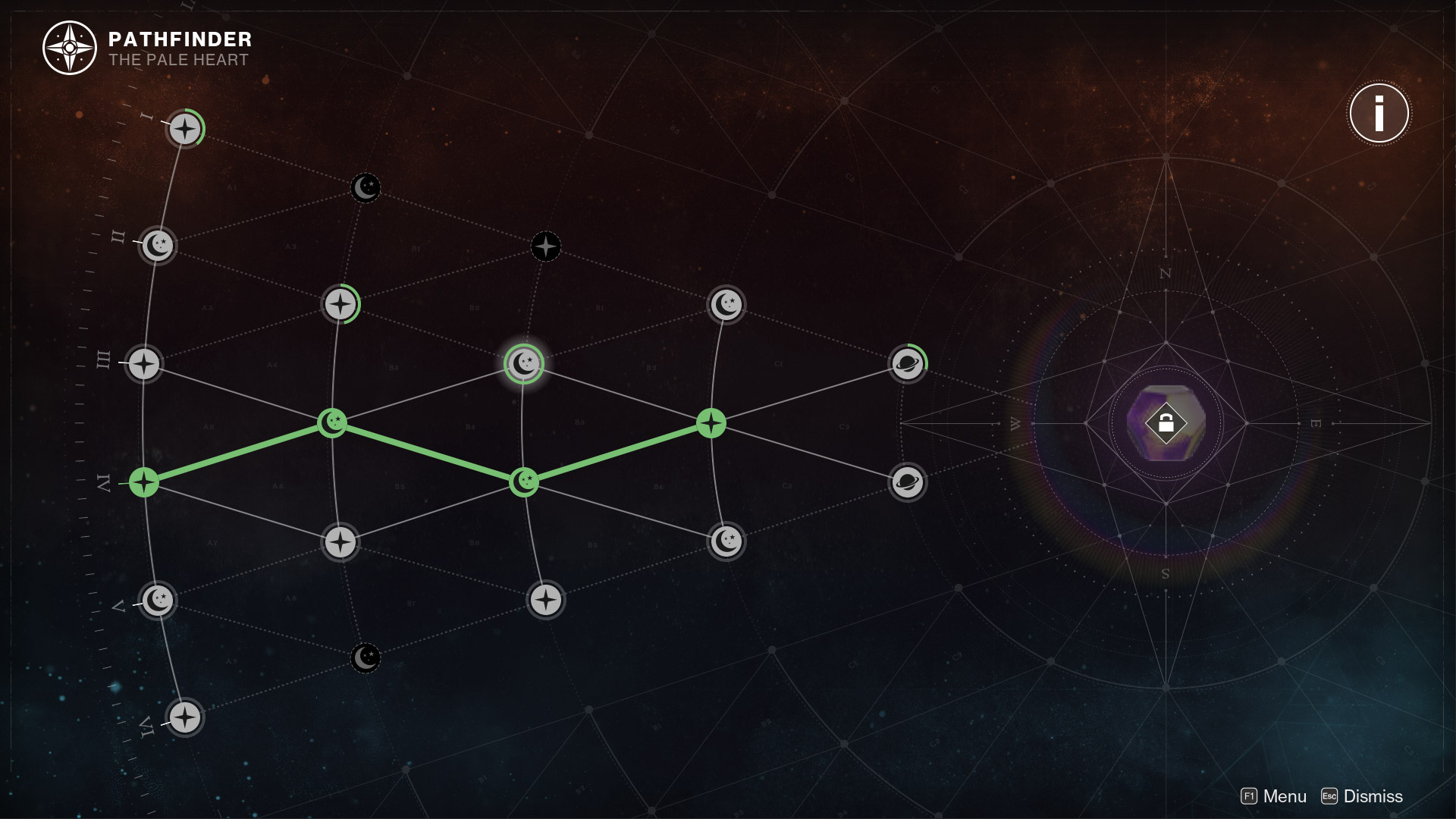The width and height of the screenshot is (1456, 819).
Task: Select the green star node in the path
Action: coord(711,423)
